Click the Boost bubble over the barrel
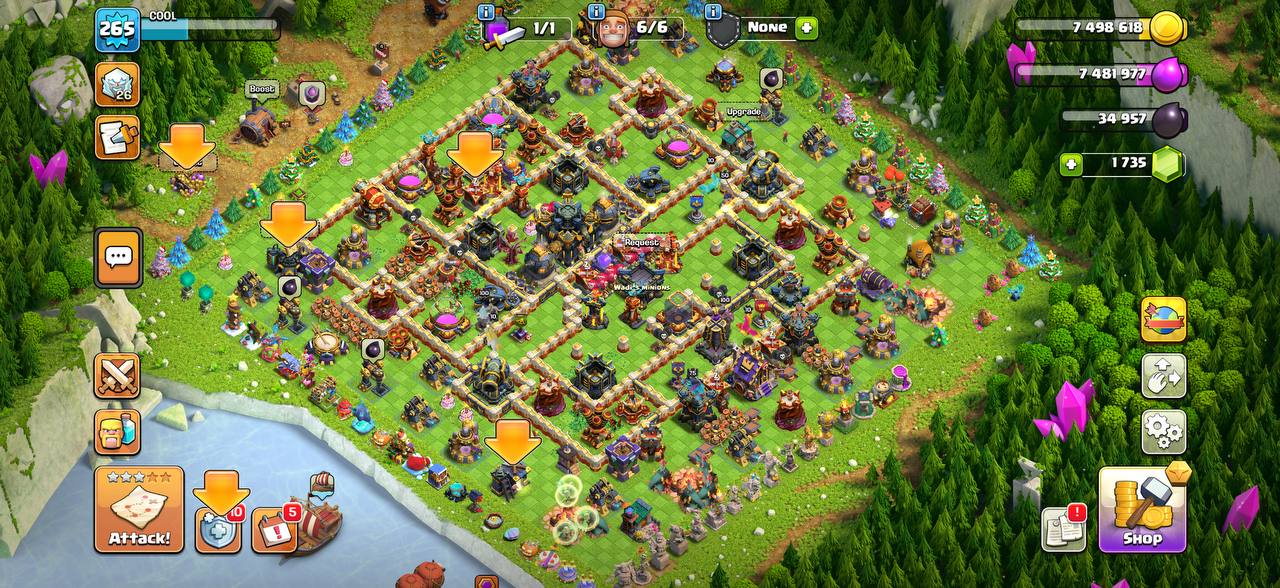Viewport: 1280px width, 588px height. click(x=261, y=89)
